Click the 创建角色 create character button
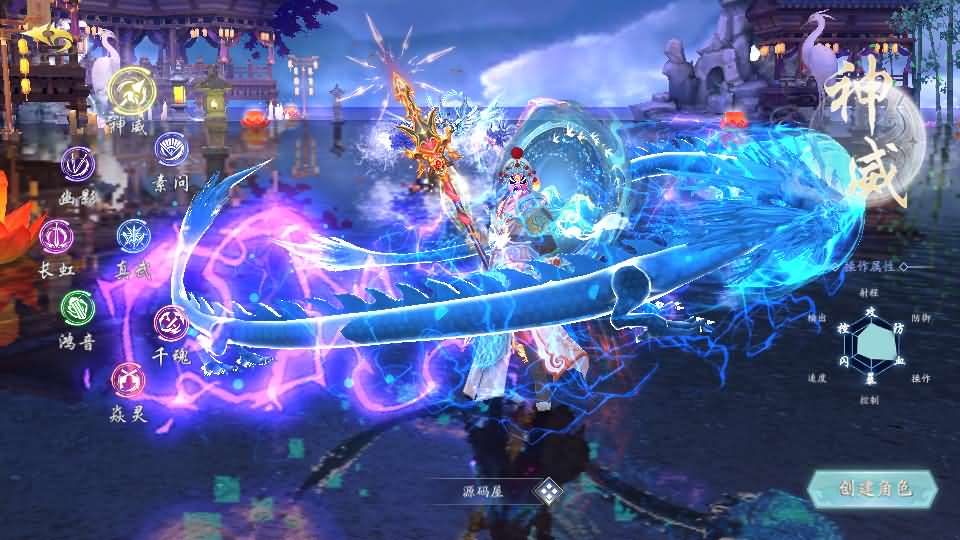The image size is (960, 540). 873,488
